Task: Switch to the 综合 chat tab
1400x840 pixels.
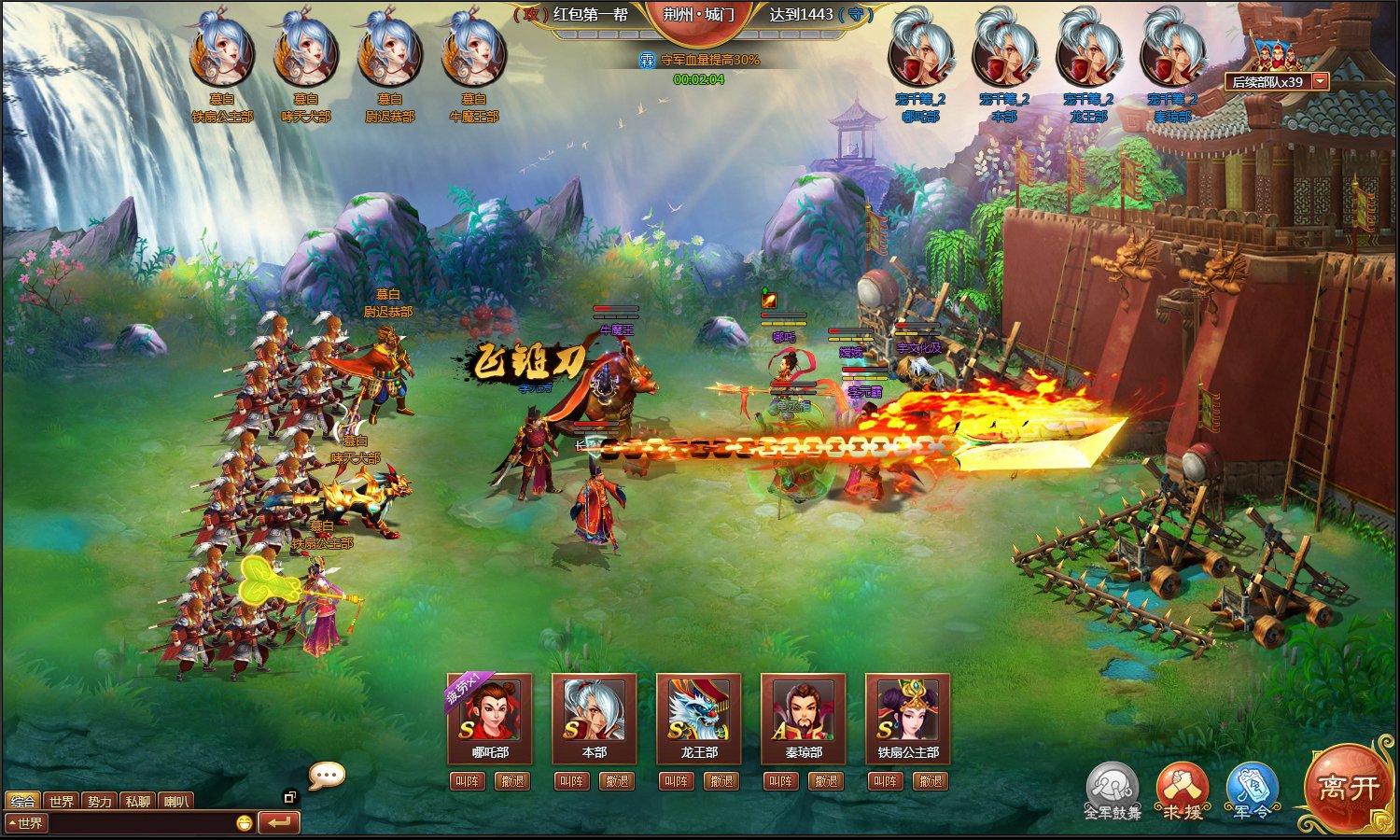Action: 22,801
